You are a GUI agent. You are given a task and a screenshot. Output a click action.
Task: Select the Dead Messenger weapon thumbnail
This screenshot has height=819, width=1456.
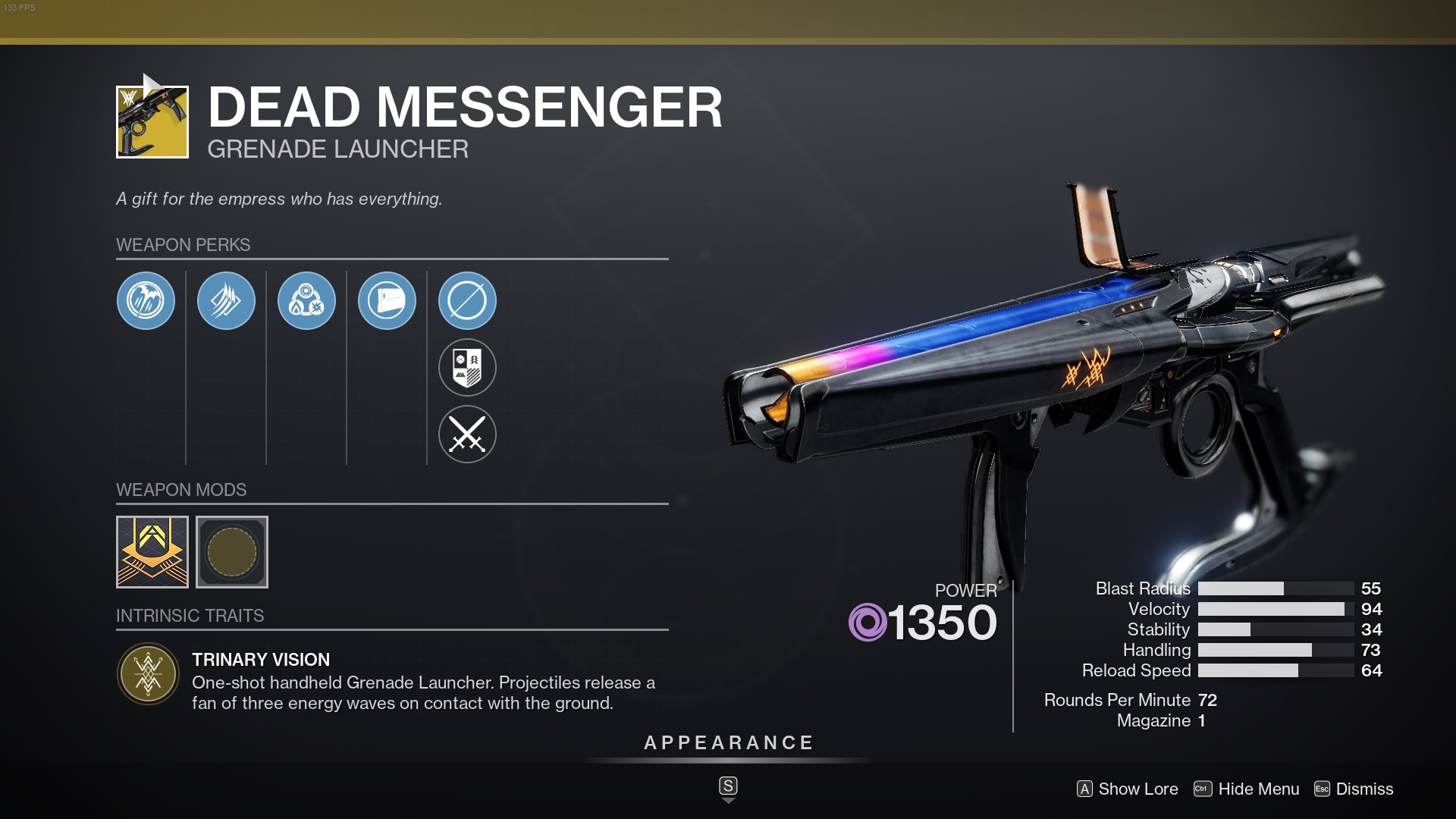click(x=151, y=122)
